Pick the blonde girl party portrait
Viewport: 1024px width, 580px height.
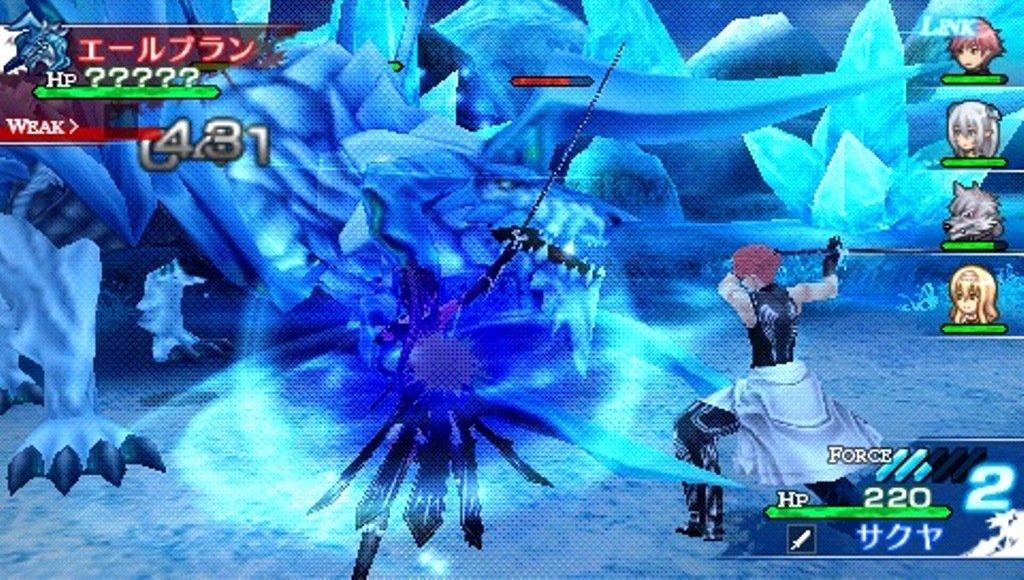tap(972, 295)
